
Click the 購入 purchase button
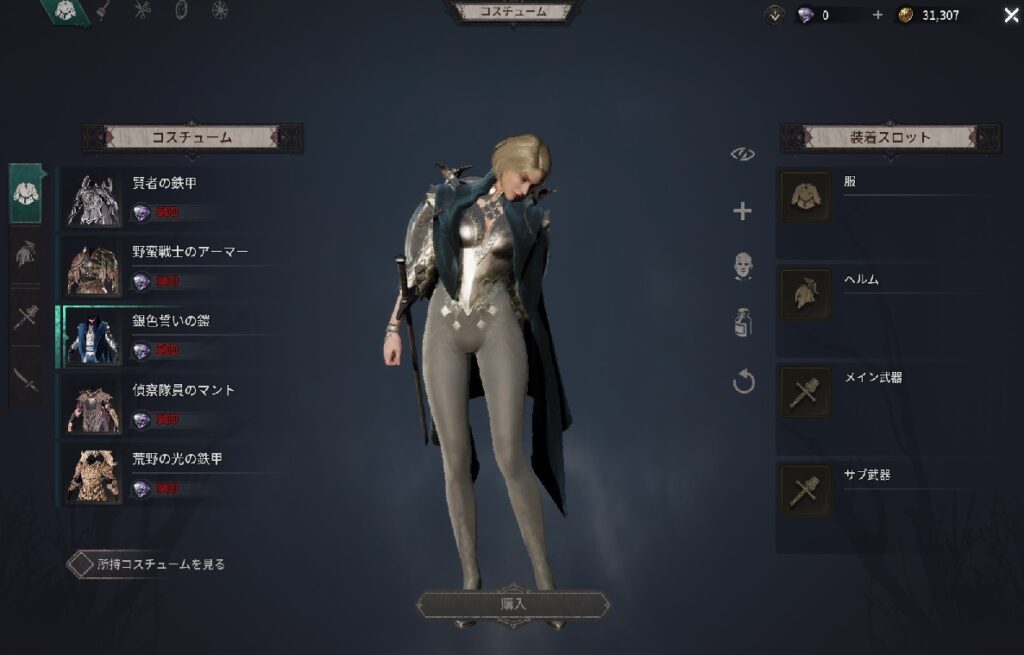point(512,604)
